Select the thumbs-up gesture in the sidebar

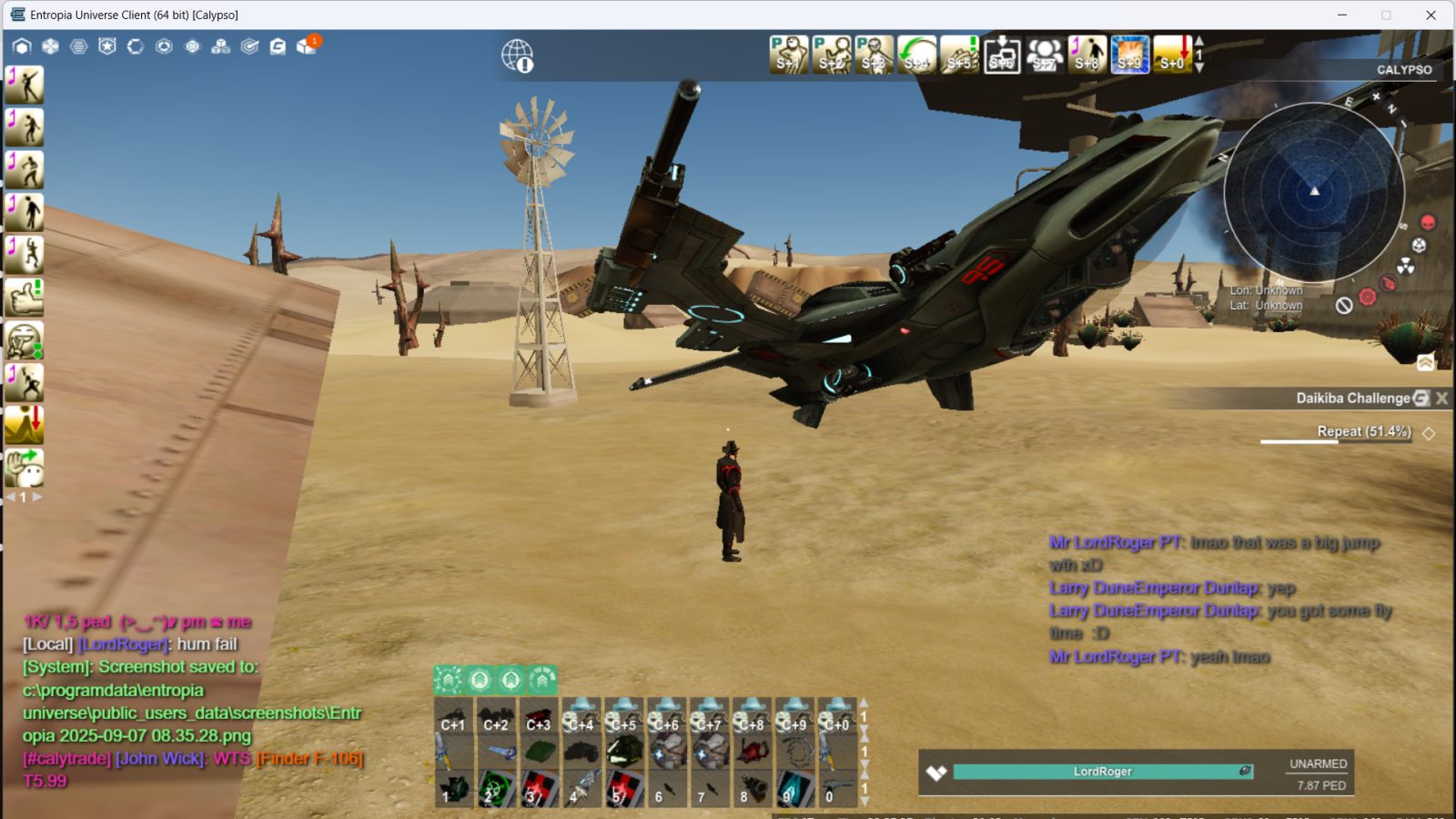(x=25, y=298)
